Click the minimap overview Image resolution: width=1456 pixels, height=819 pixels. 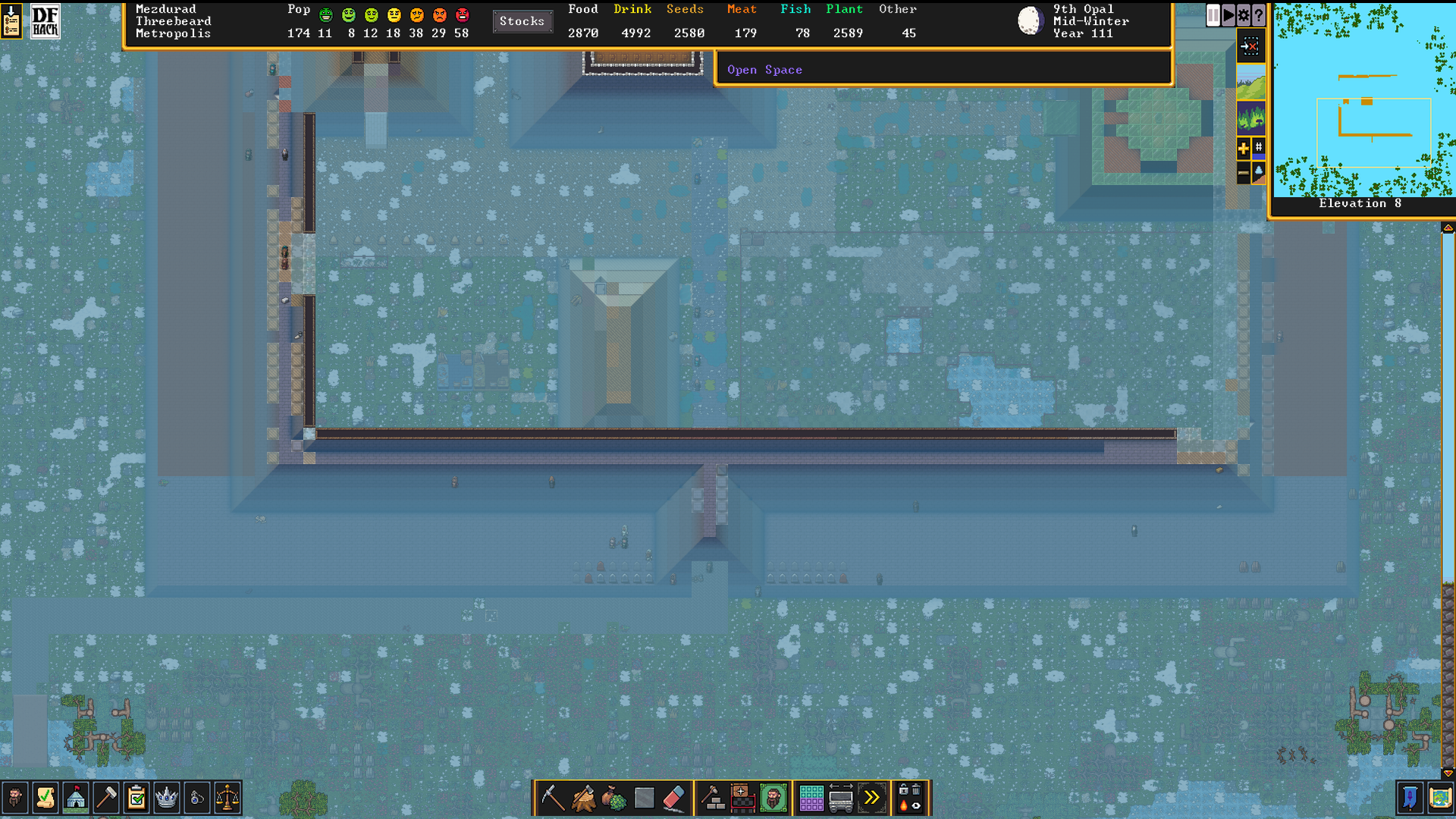1363,99
